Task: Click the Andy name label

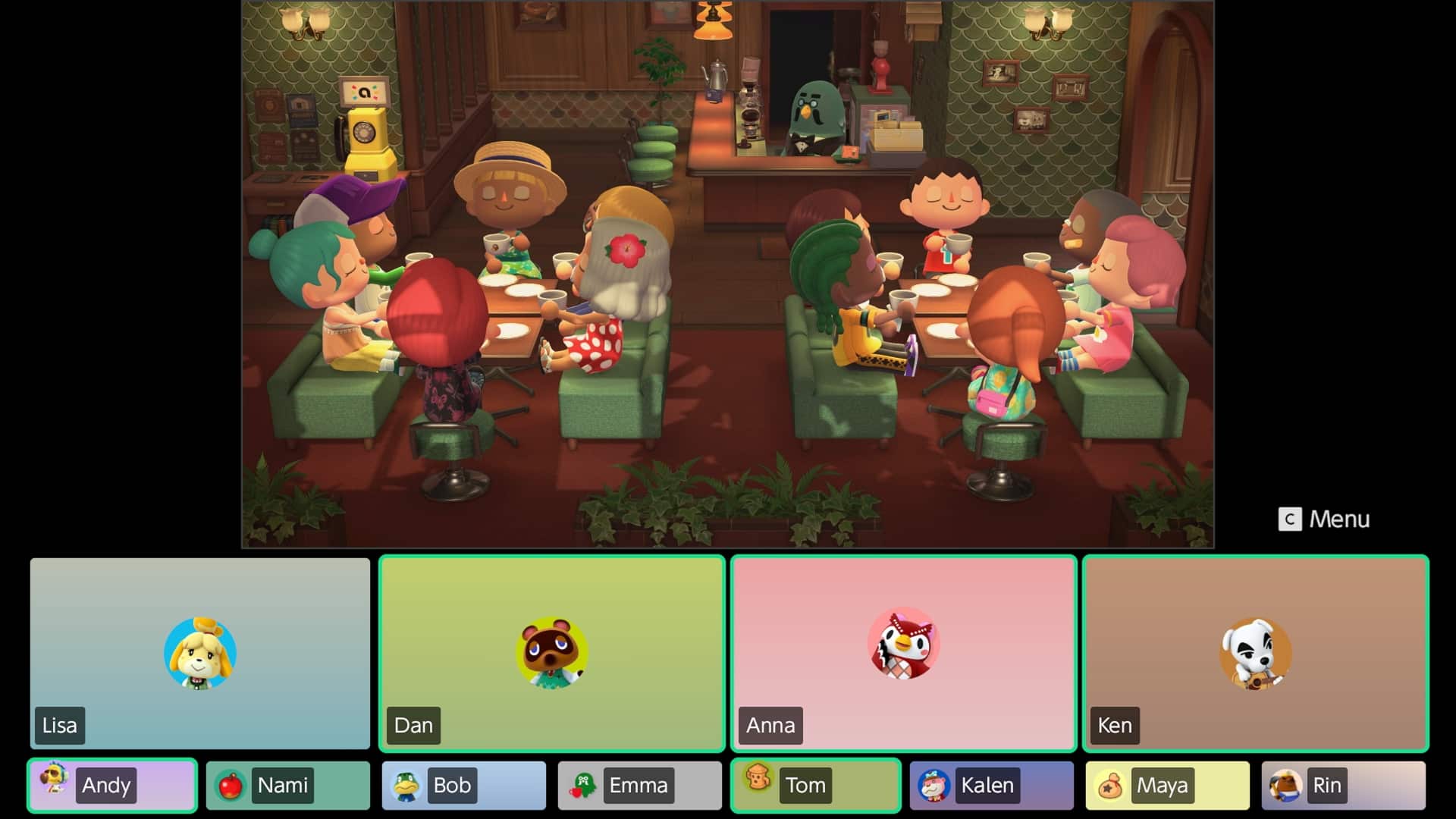Action: 105,786
